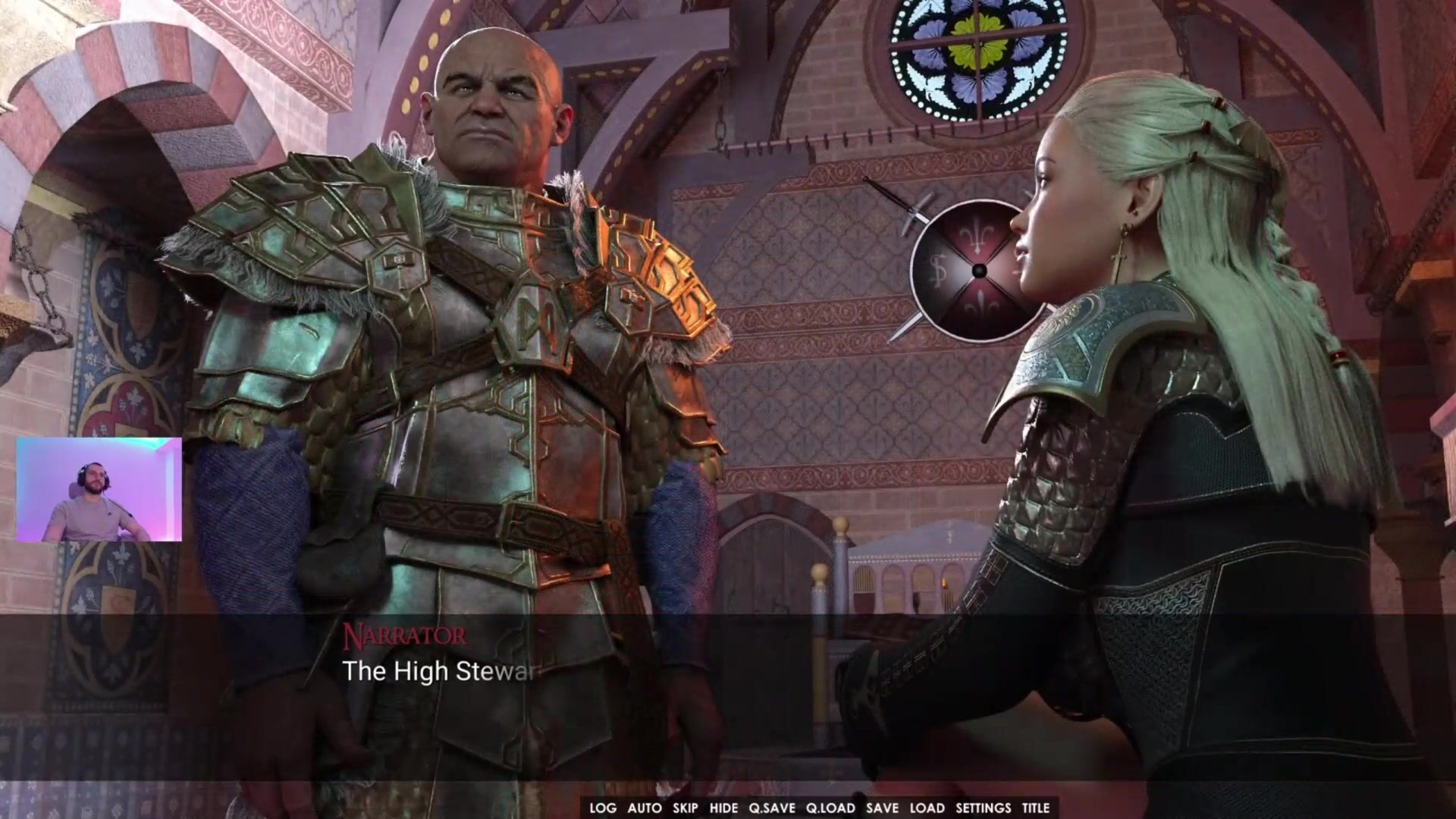Open the SETTINGS screen

(983, 808)
